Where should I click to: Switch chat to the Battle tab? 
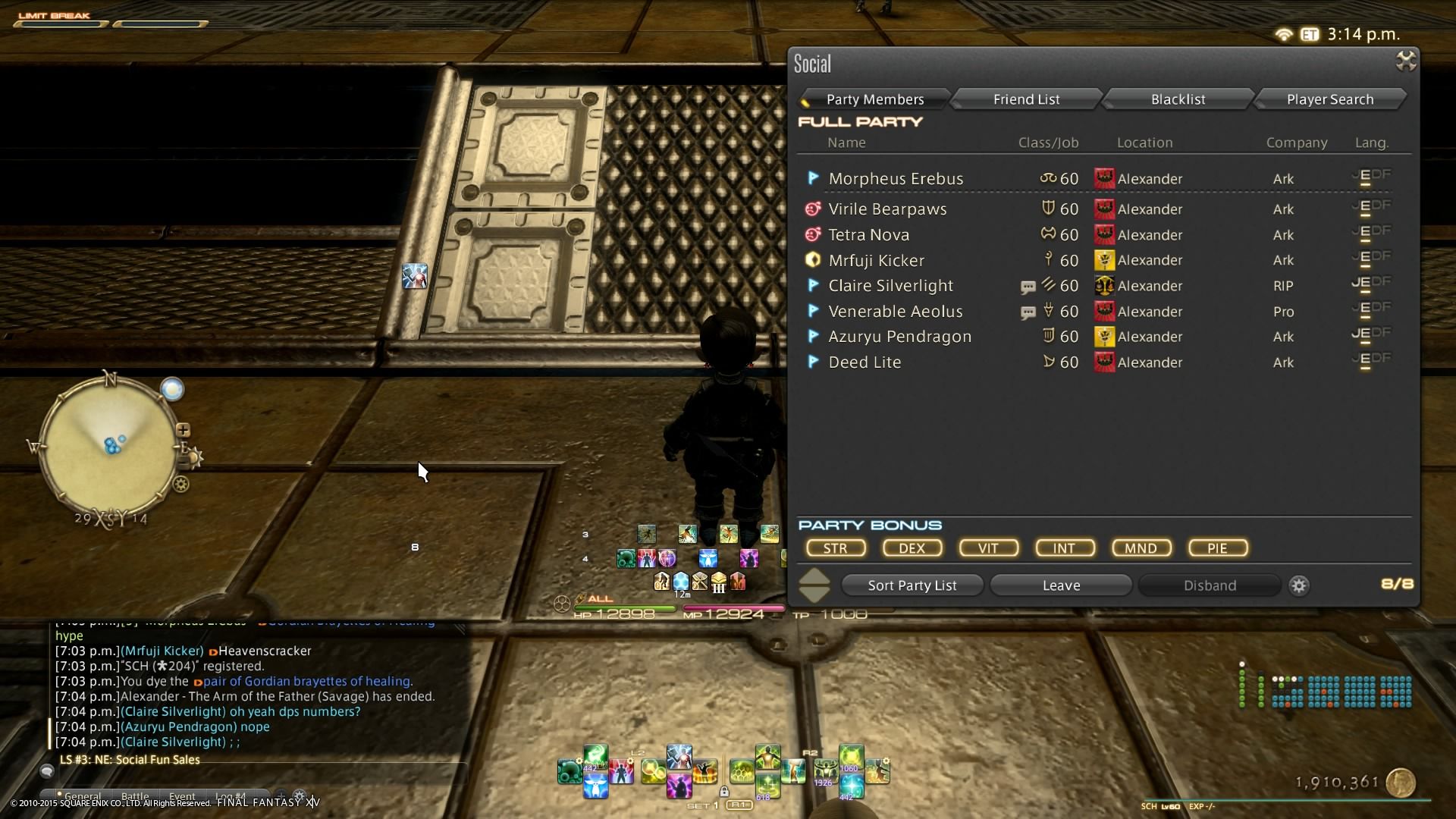click(135, 797)
